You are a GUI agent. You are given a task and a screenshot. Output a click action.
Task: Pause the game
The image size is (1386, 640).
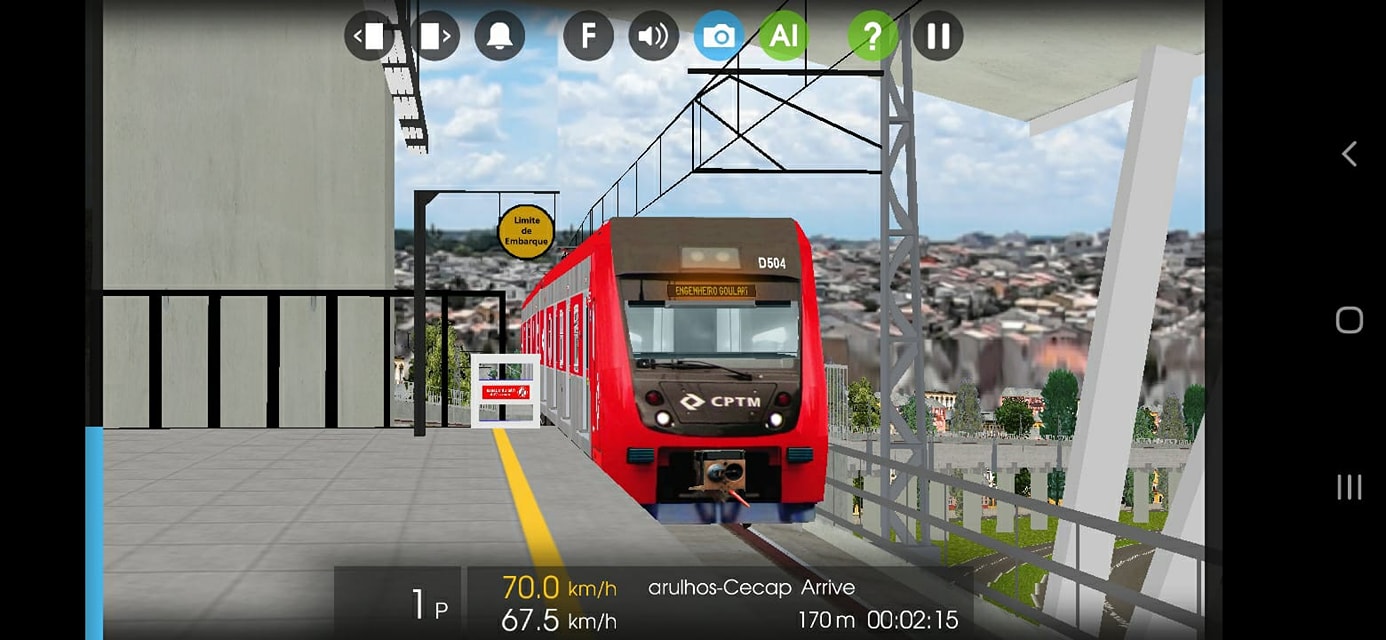937,36
